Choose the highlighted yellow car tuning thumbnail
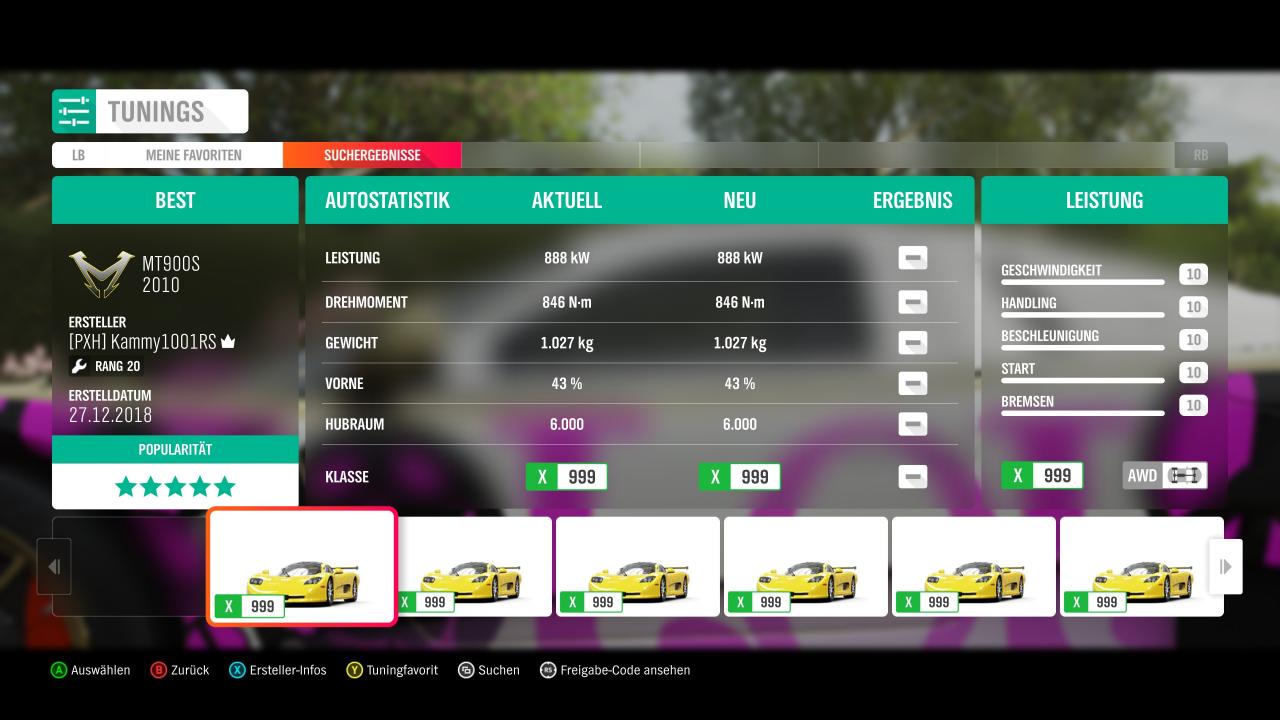This screenshot has width=1280, height=720. [x=302, y=566]
